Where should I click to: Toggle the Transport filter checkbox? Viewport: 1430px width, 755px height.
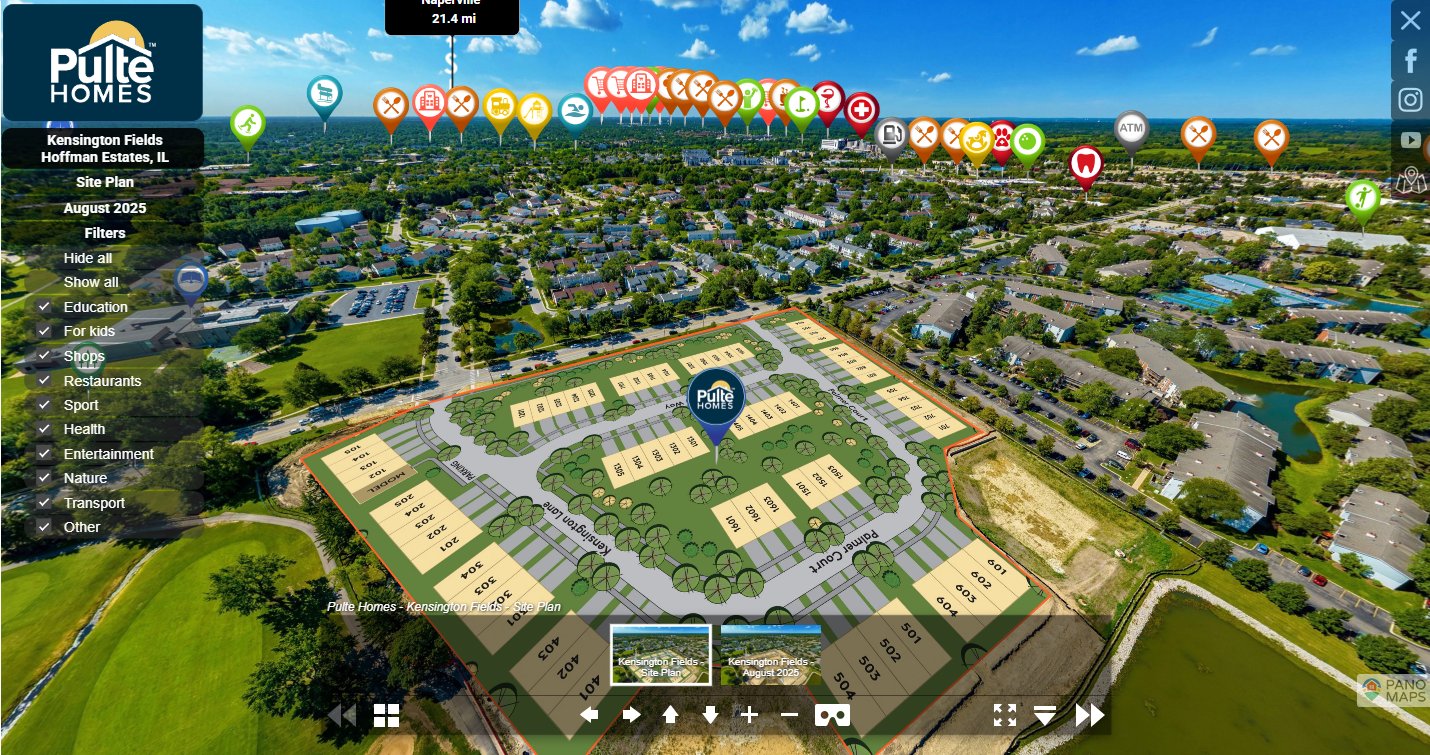point(44,503)
